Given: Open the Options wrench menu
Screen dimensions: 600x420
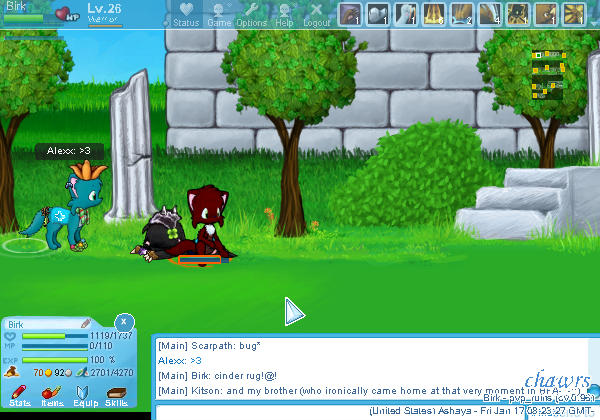Looking at the screenshot, I should tap(252, 14).
